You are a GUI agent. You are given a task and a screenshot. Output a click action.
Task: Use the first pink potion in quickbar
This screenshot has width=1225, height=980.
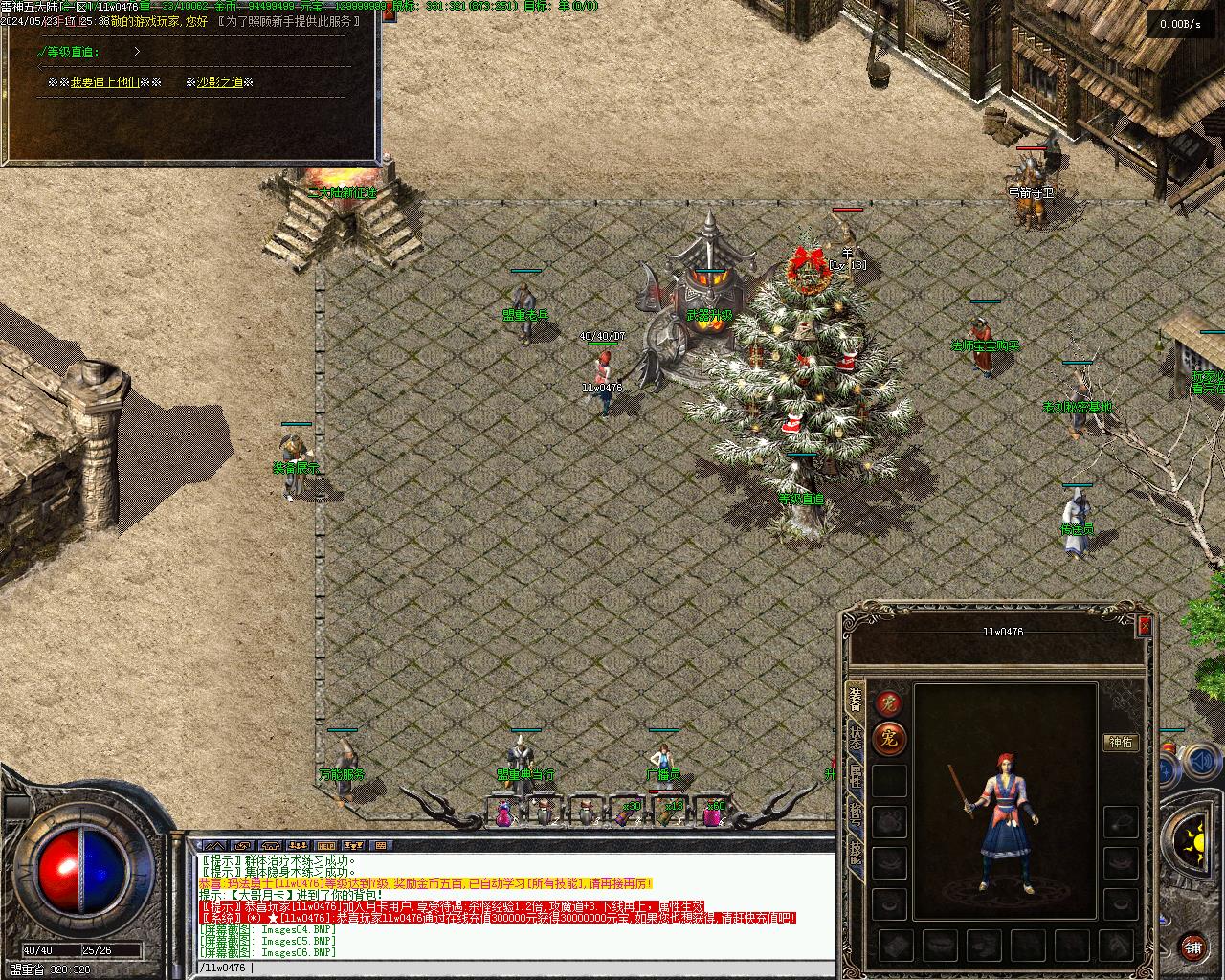click(x=503, y=814)
